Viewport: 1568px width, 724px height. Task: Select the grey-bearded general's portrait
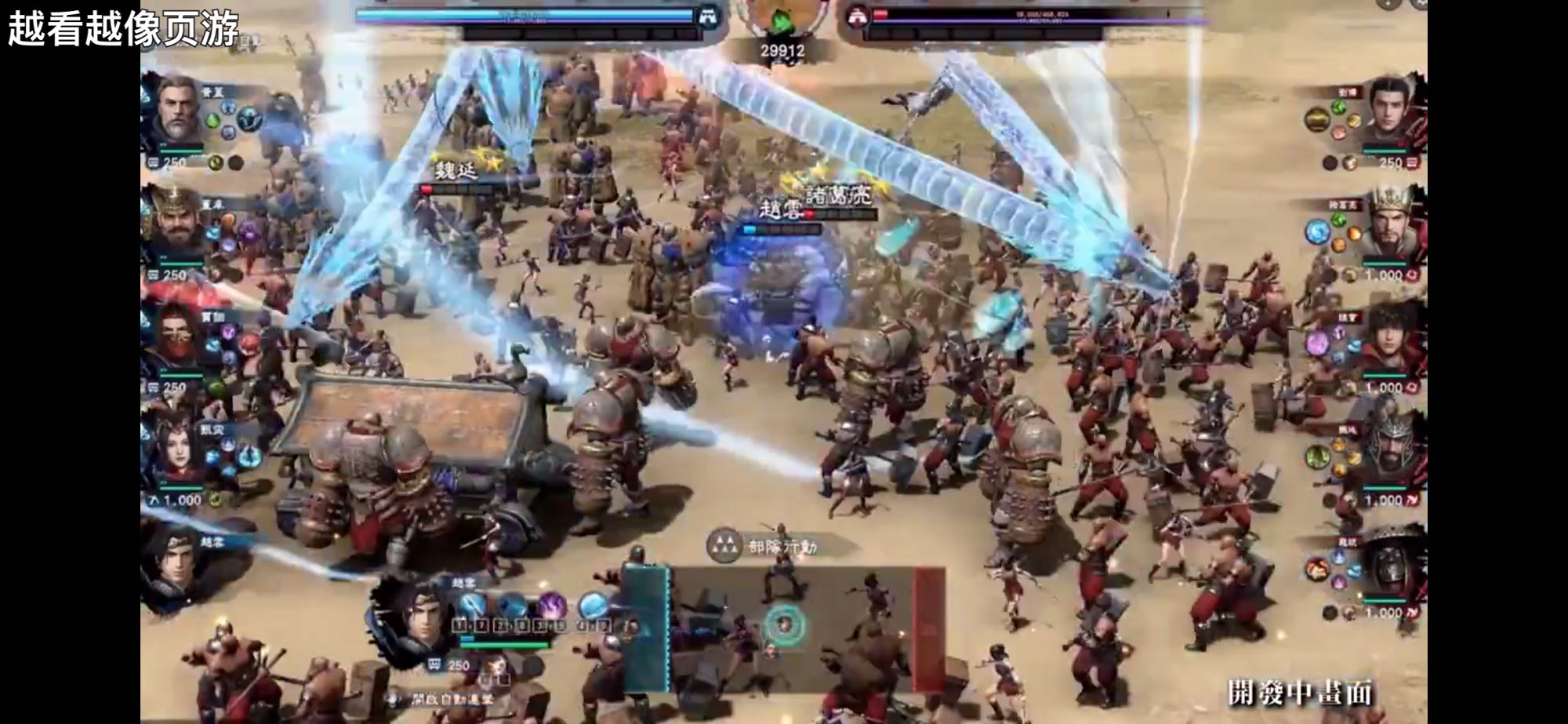tap(177, 110)
